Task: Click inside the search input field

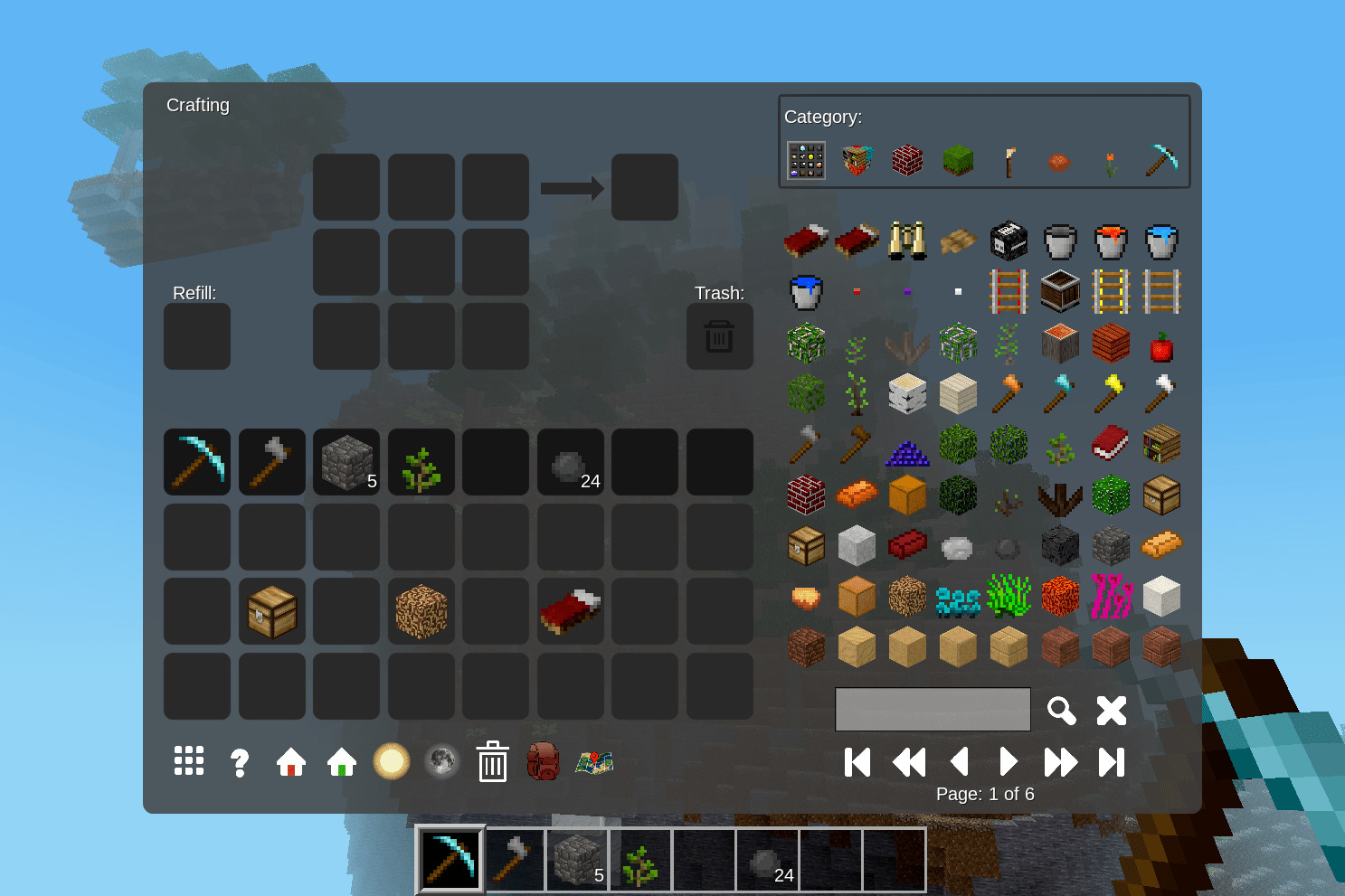Action: tap(932, 710)
